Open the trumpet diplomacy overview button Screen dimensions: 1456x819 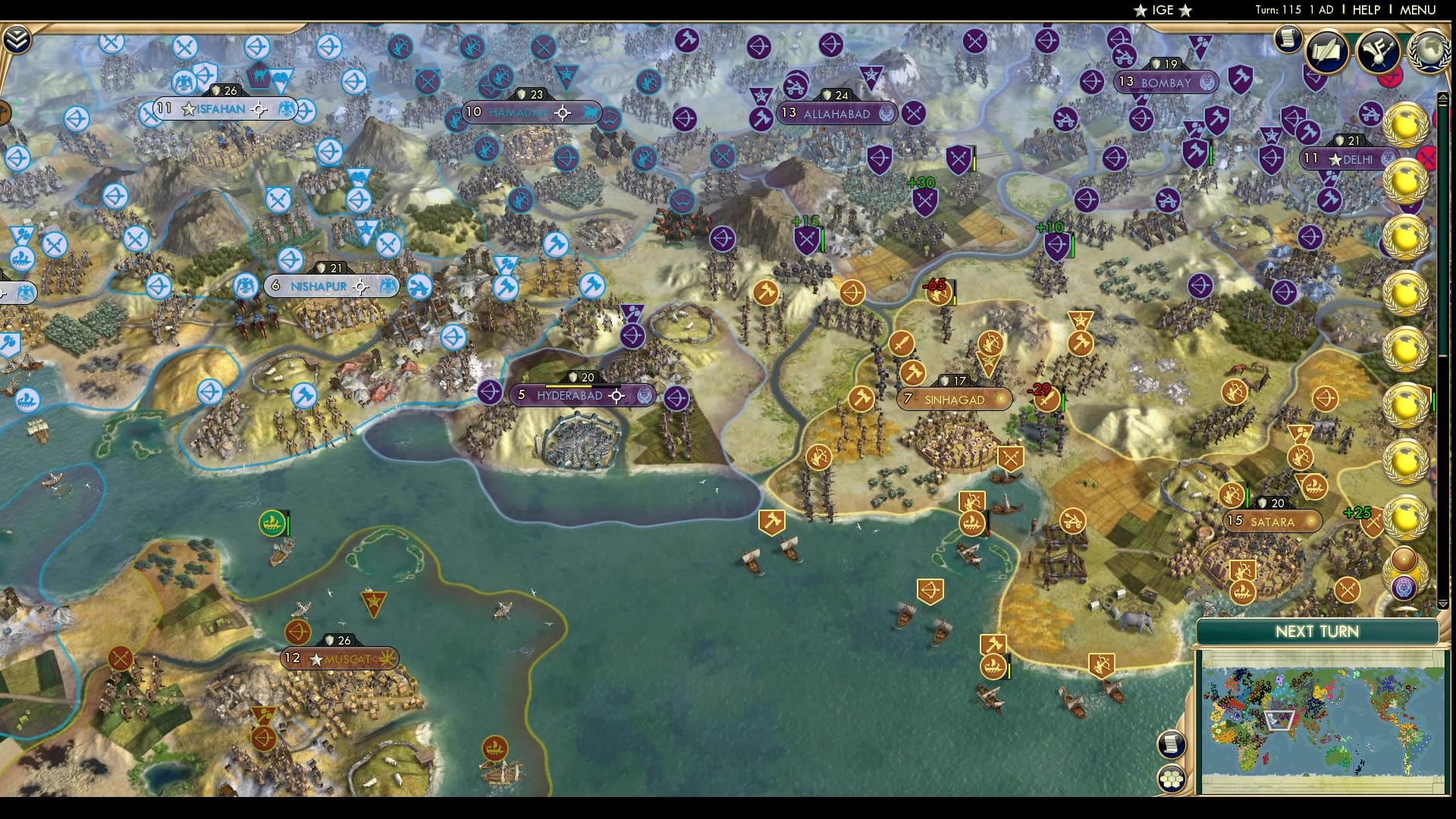[x=1378, y=51]
